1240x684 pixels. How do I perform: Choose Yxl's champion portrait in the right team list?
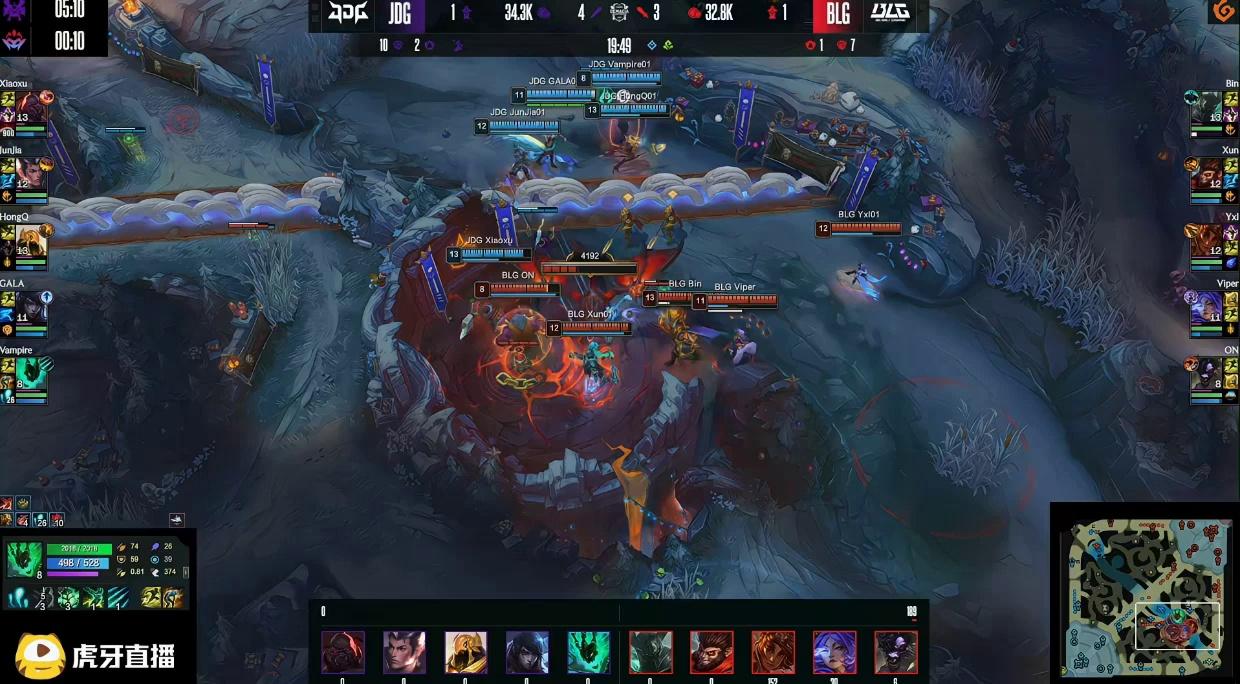pyautogui.click(x=1208, y=240)
